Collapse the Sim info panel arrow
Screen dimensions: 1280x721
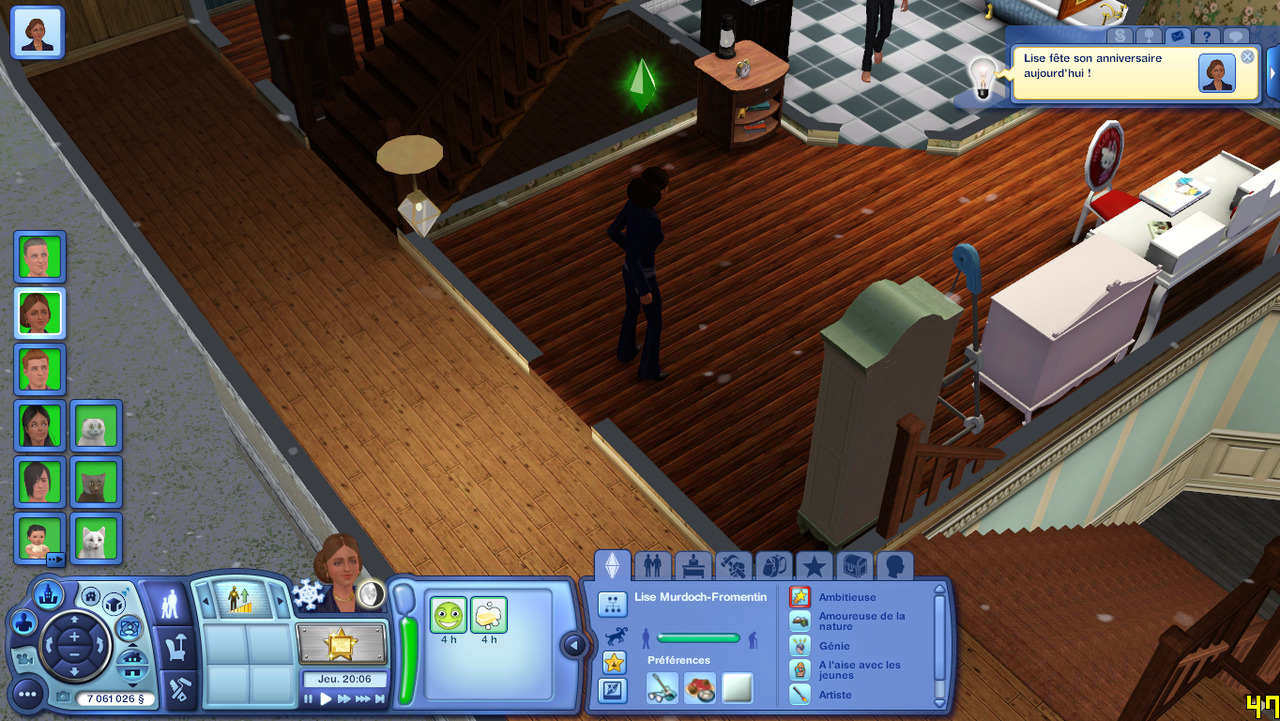pyautogui.click(x=574, y=645)
